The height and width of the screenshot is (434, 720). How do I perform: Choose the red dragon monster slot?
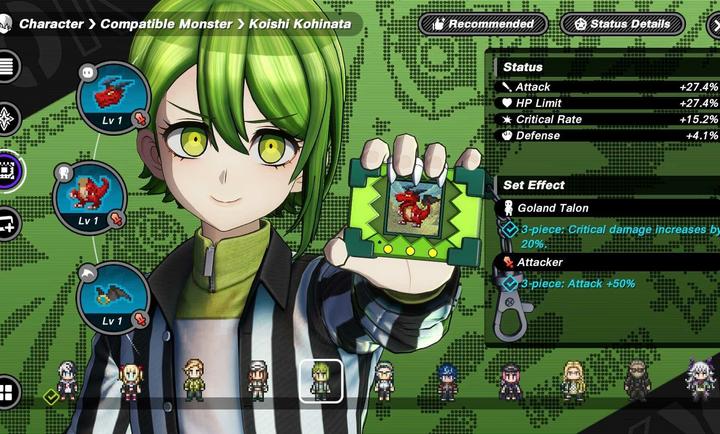click(90, 195)
